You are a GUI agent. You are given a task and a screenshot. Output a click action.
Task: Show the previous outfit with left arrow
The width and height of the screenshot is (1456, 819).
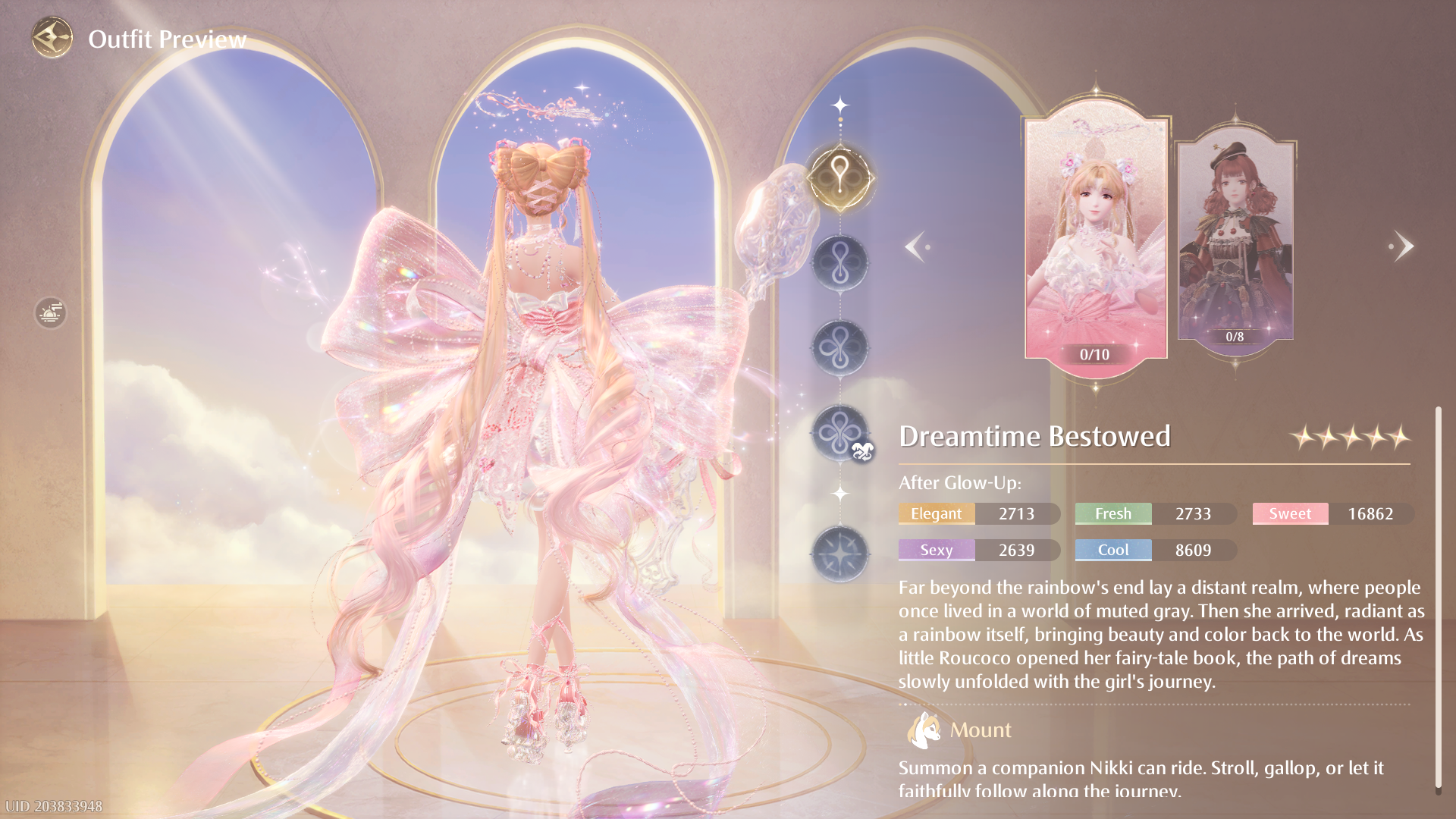(x=915, y=246)
